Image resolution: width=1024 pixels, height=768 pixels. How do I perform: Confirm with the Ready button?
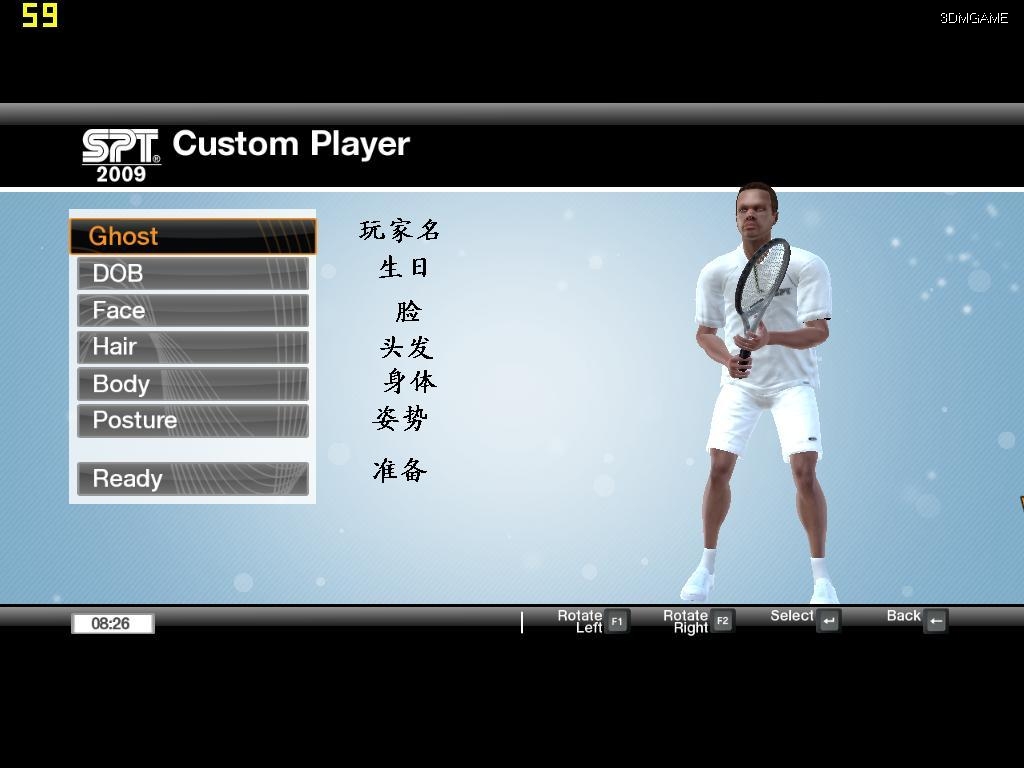point(192,479)
